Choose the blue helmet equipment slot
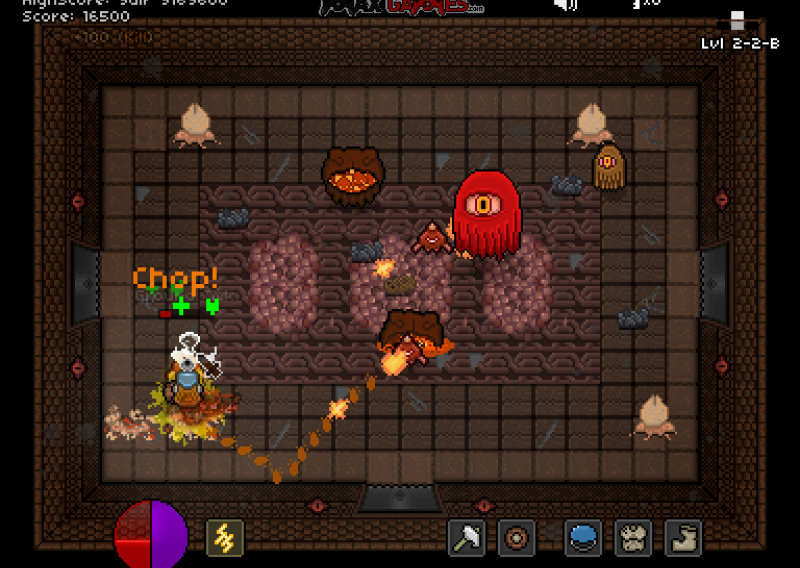The width and height of the screenshot is (800, 568). (583, 538)
